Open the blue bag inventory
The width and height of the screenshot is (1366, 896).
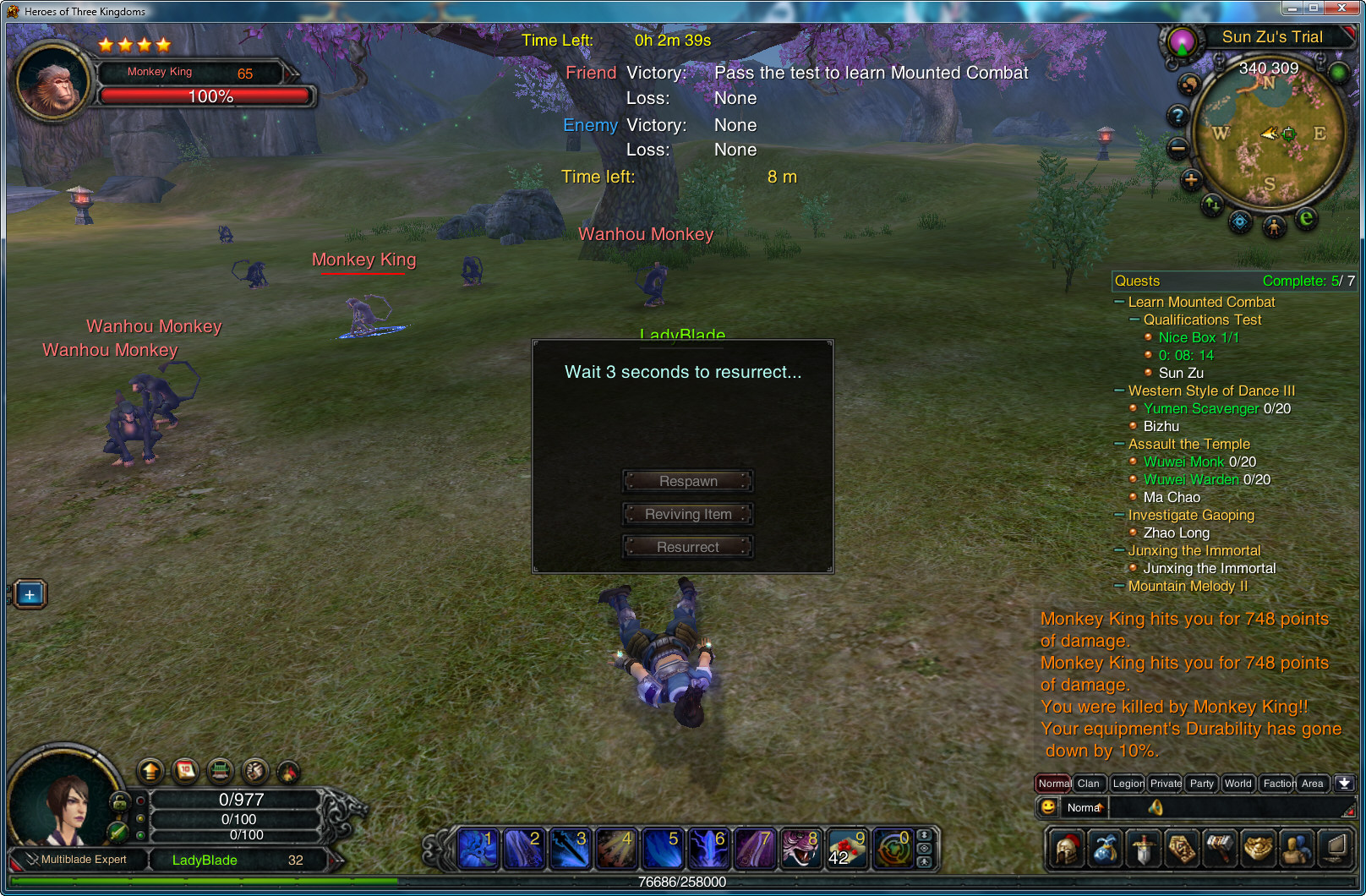click(x=1105, y=849)
